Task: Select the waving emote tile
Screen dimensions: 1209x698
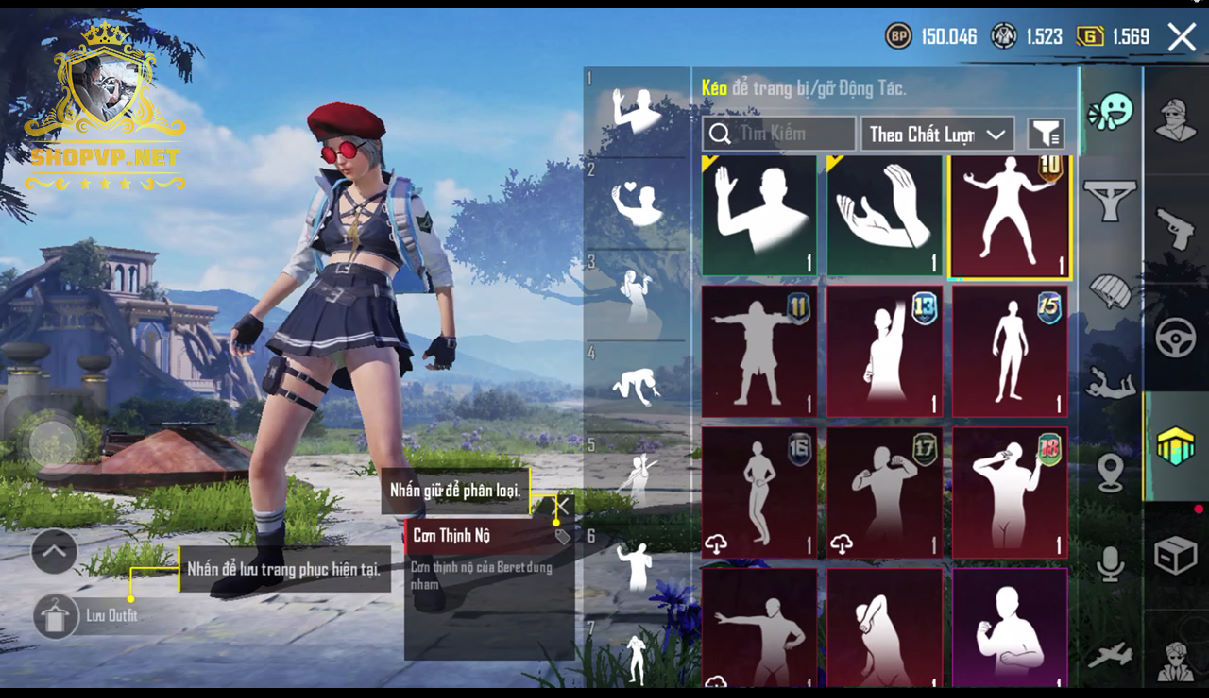Action: [760, 215]
